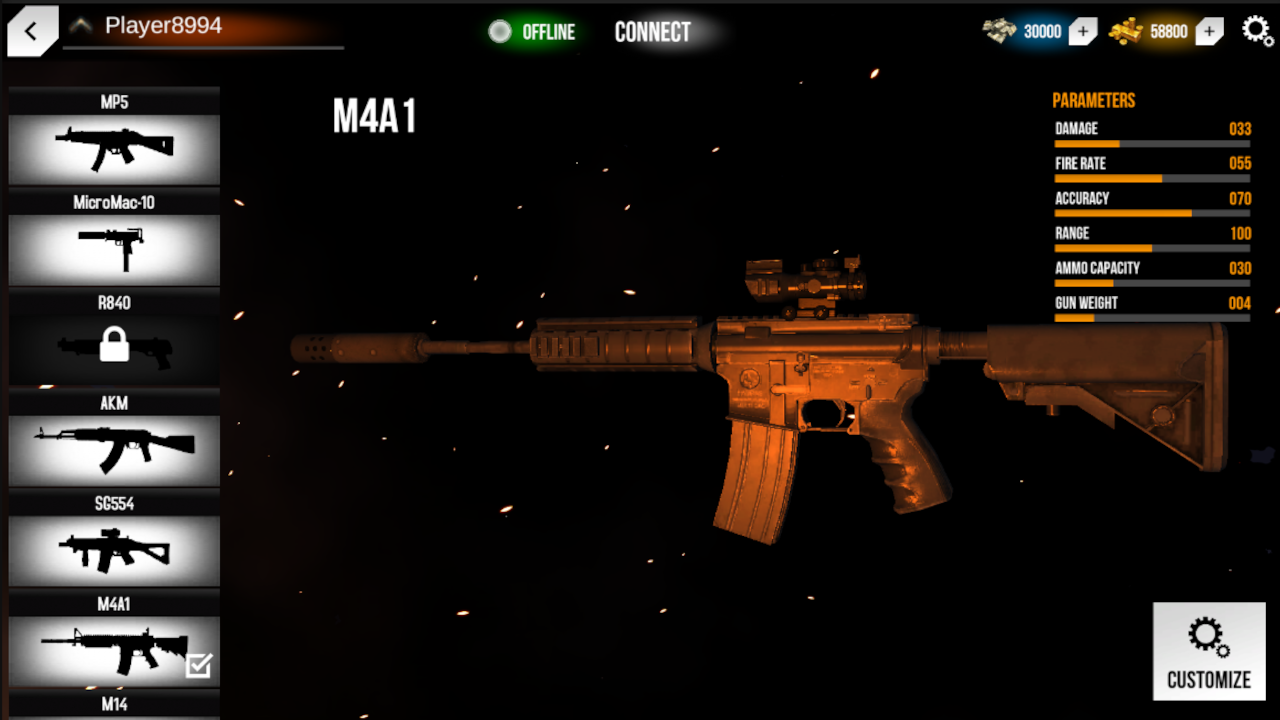
Task: Add more gold with the plus button
Action: pyautogui.click(x=1209, y=31)
